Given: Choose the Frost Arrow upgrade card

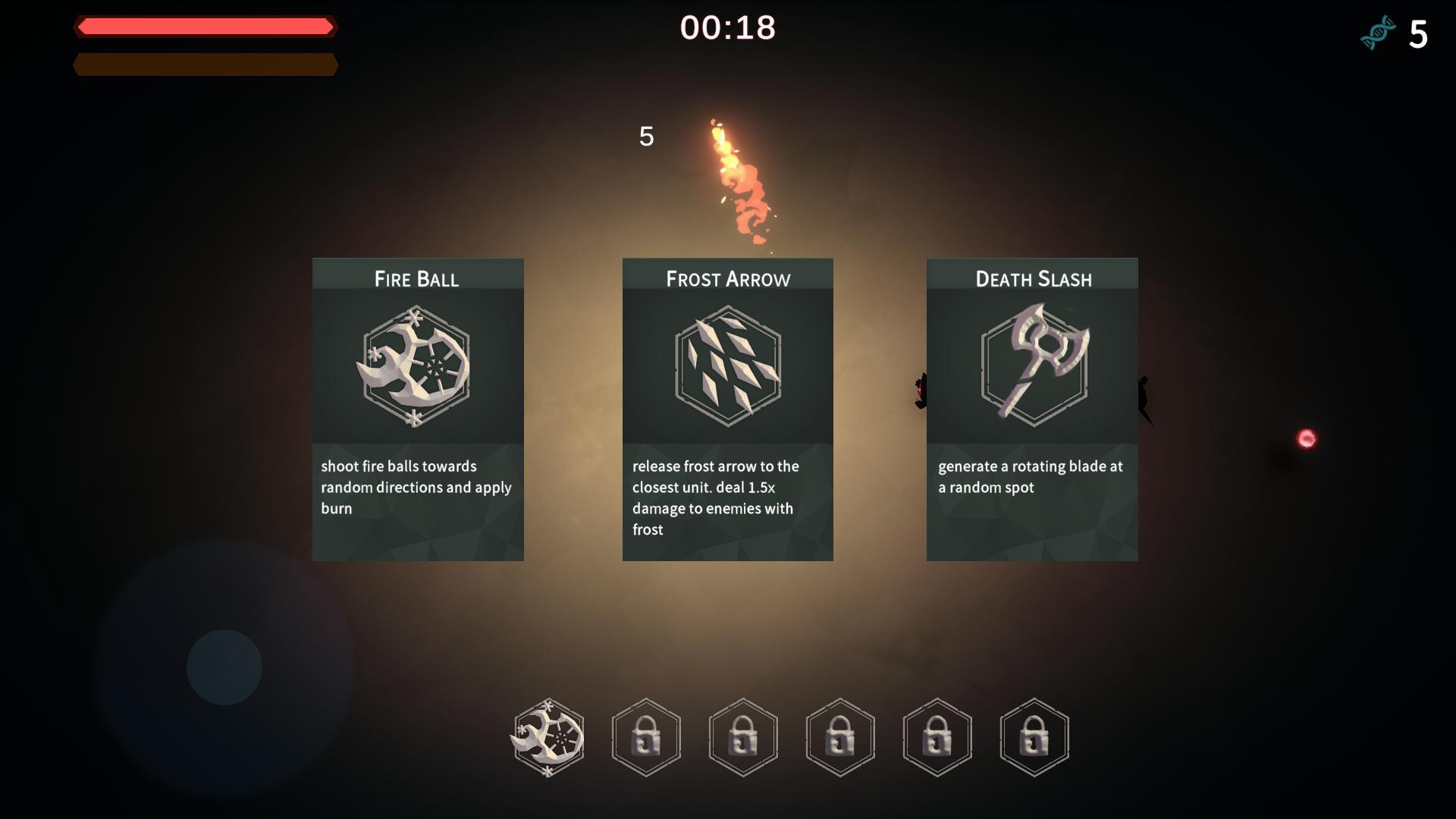Looking at the screenshot, I should pos(727,409).
